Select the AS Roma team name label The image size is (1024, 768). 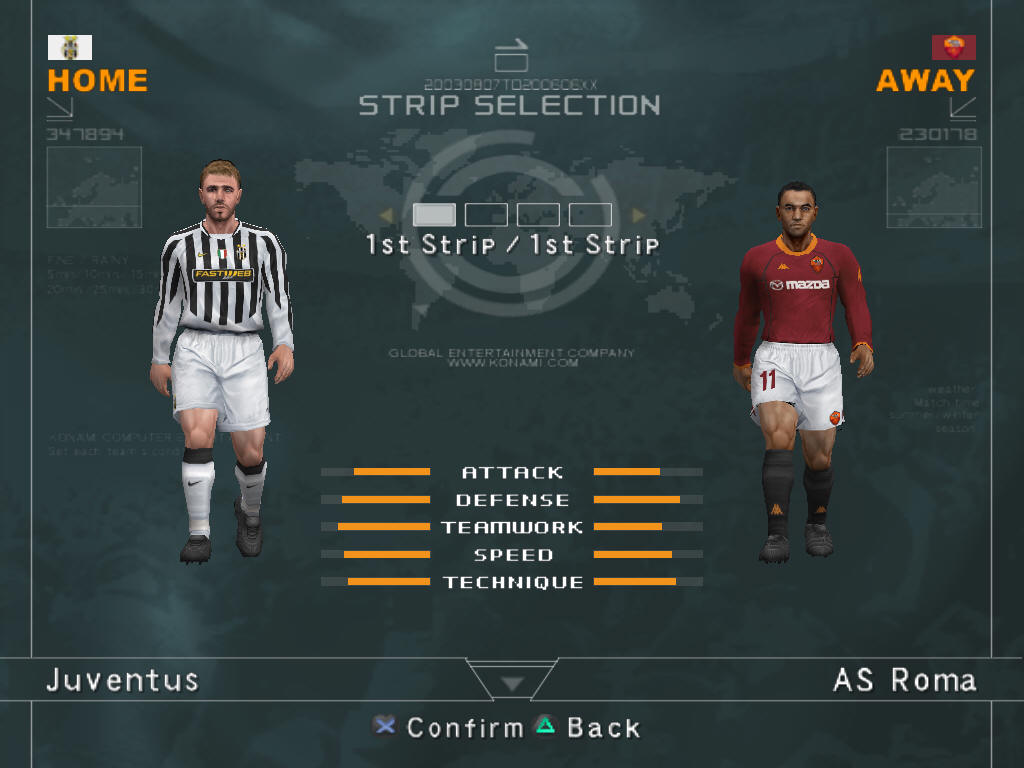pyautogui.click(x=904, y=681)
